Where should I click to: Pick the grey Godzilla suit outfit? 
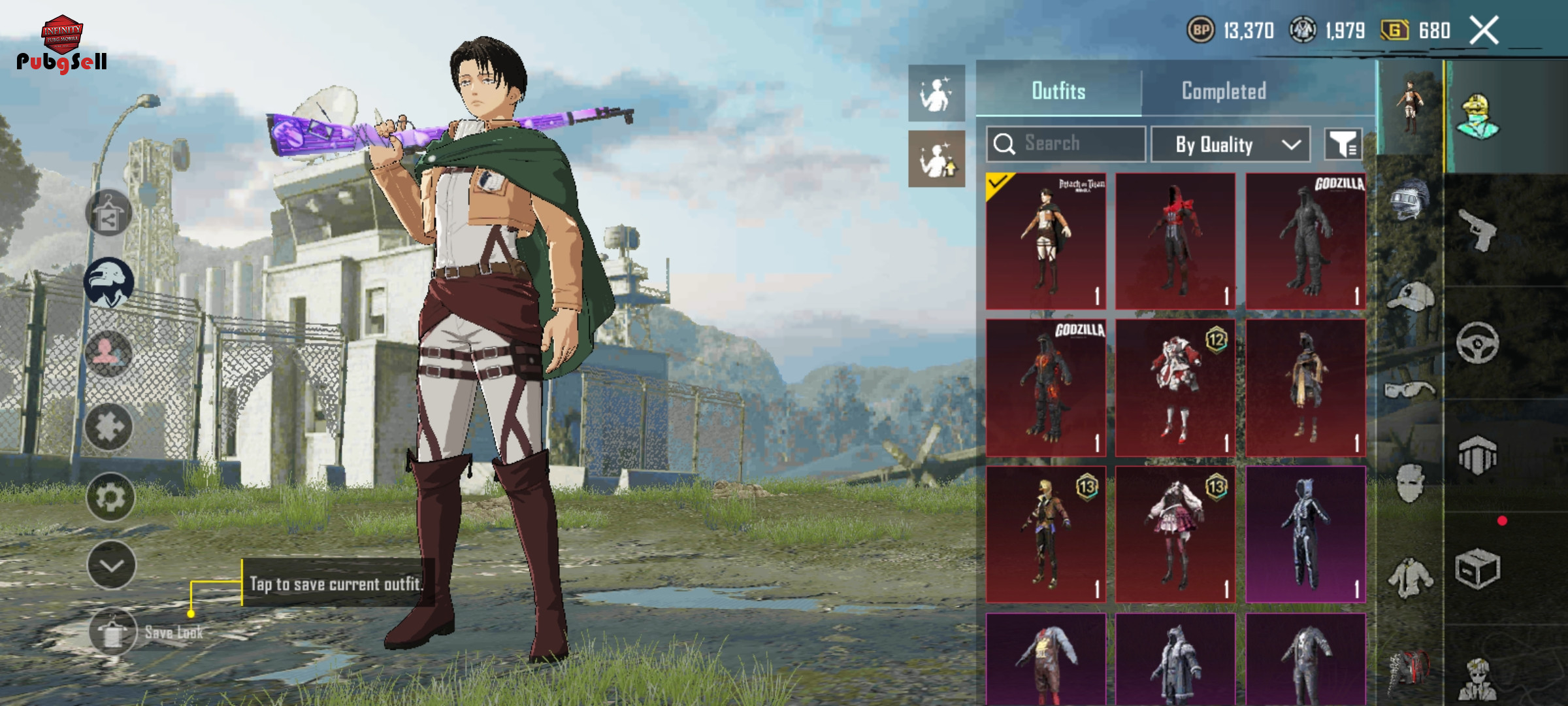(1305, 241)
